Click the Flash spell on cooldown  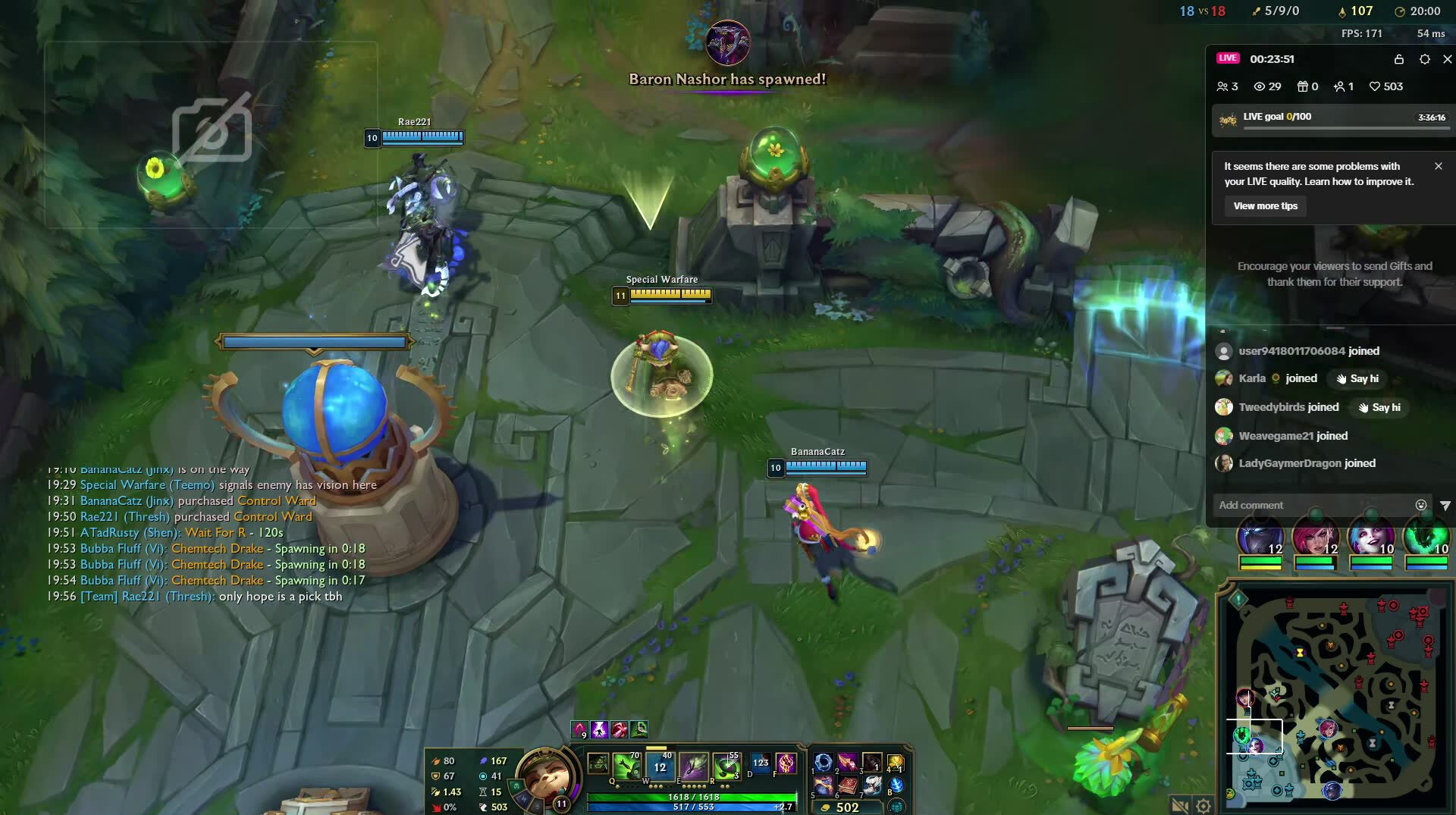(x=761, y=763)
